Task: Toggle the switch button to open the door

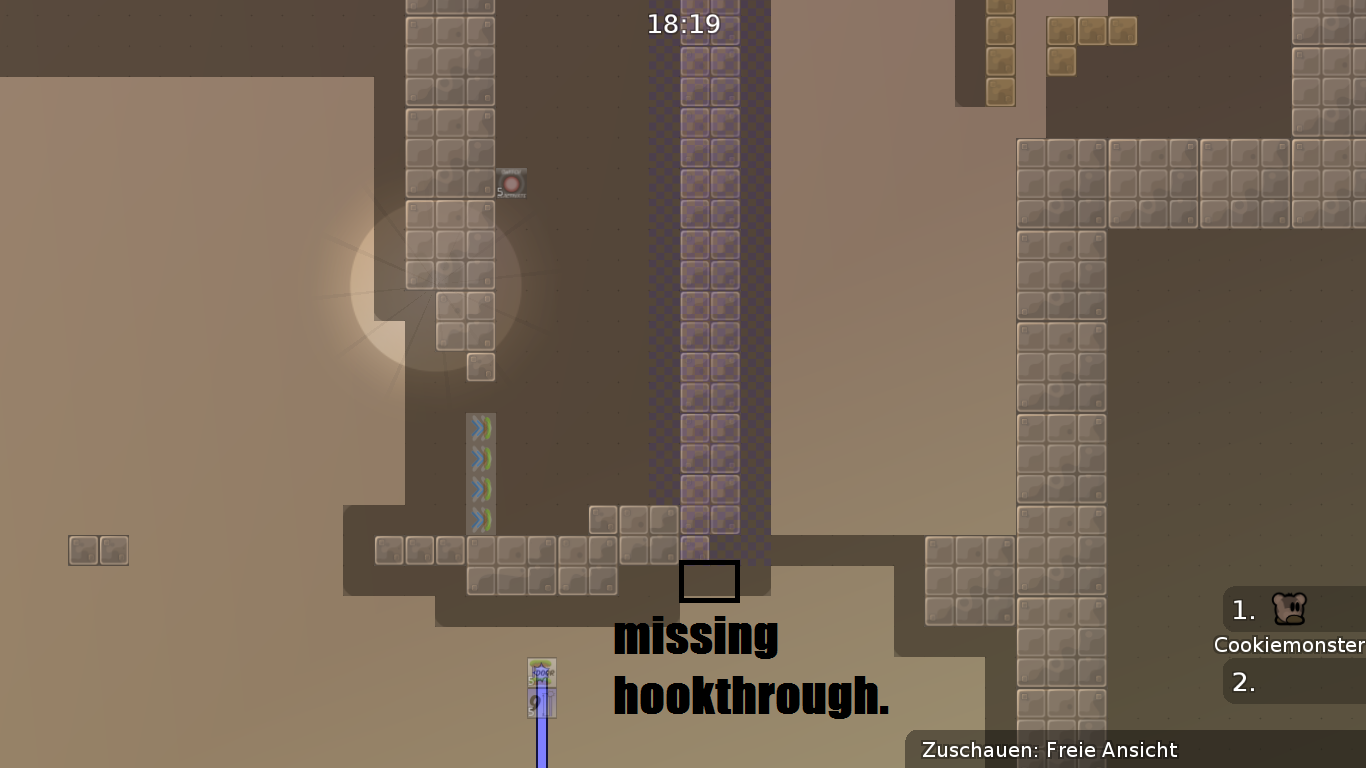Action: click(510, 183)
